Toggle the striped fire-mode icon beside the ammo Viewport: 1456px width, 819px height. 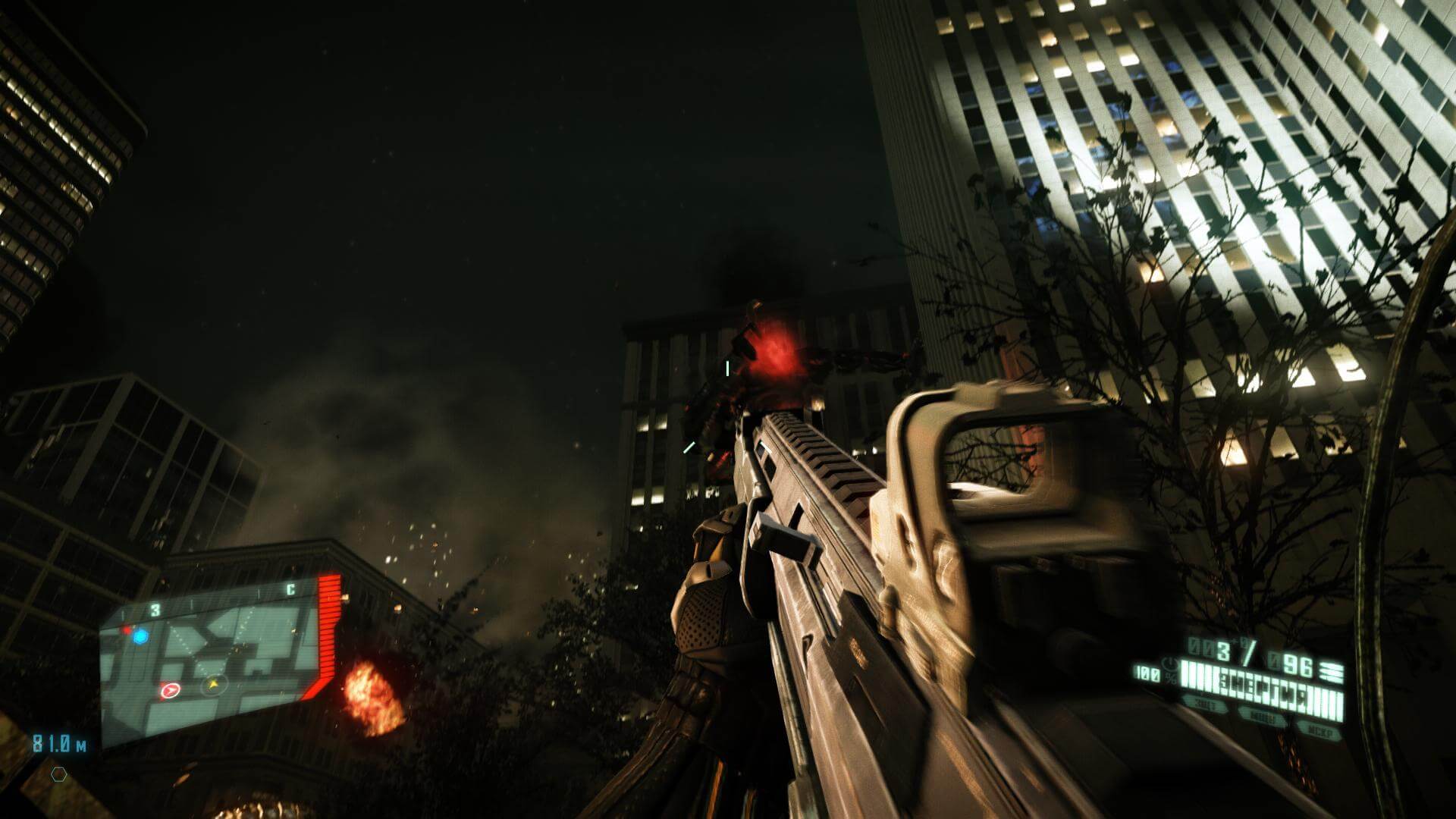tap(1330, 671)
